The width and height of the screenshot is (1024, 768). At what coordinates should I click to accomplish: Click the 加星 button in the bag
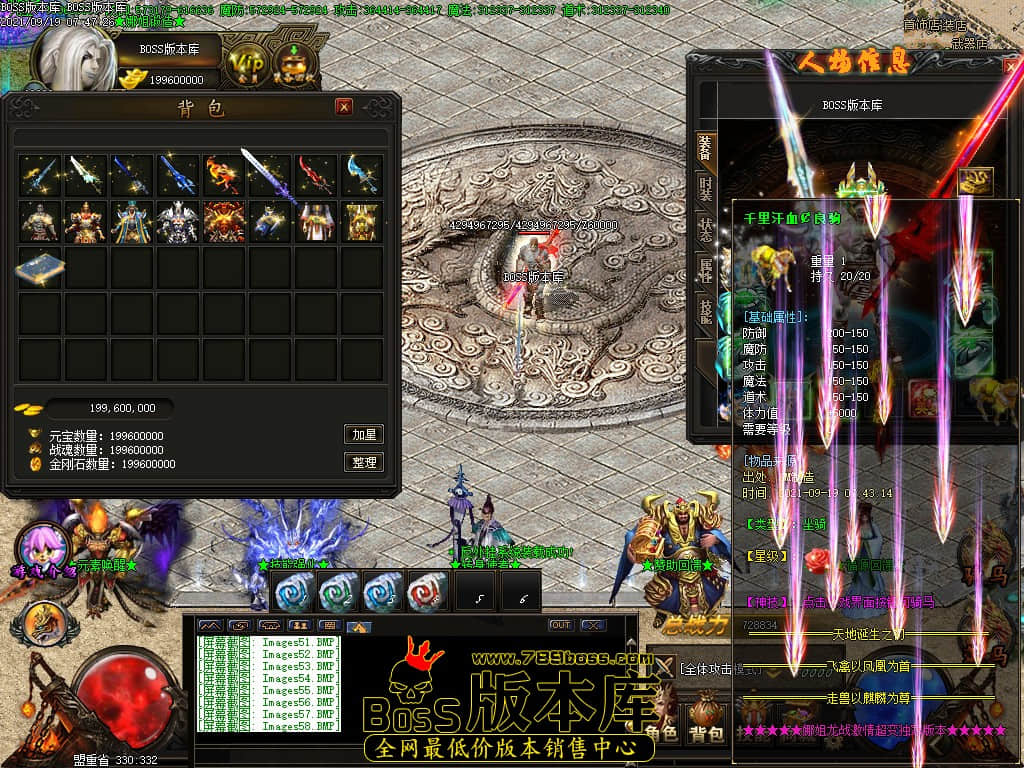pos(364,435)
